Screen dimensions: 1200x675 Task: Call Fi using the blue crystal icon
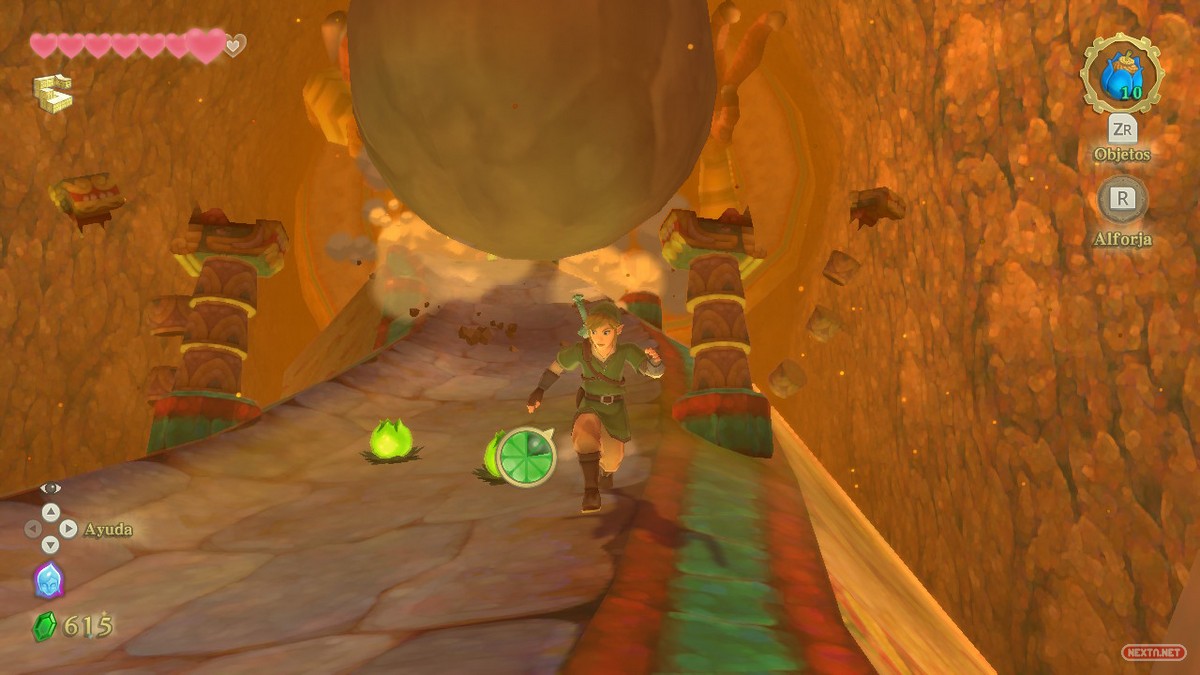point(49,580)
